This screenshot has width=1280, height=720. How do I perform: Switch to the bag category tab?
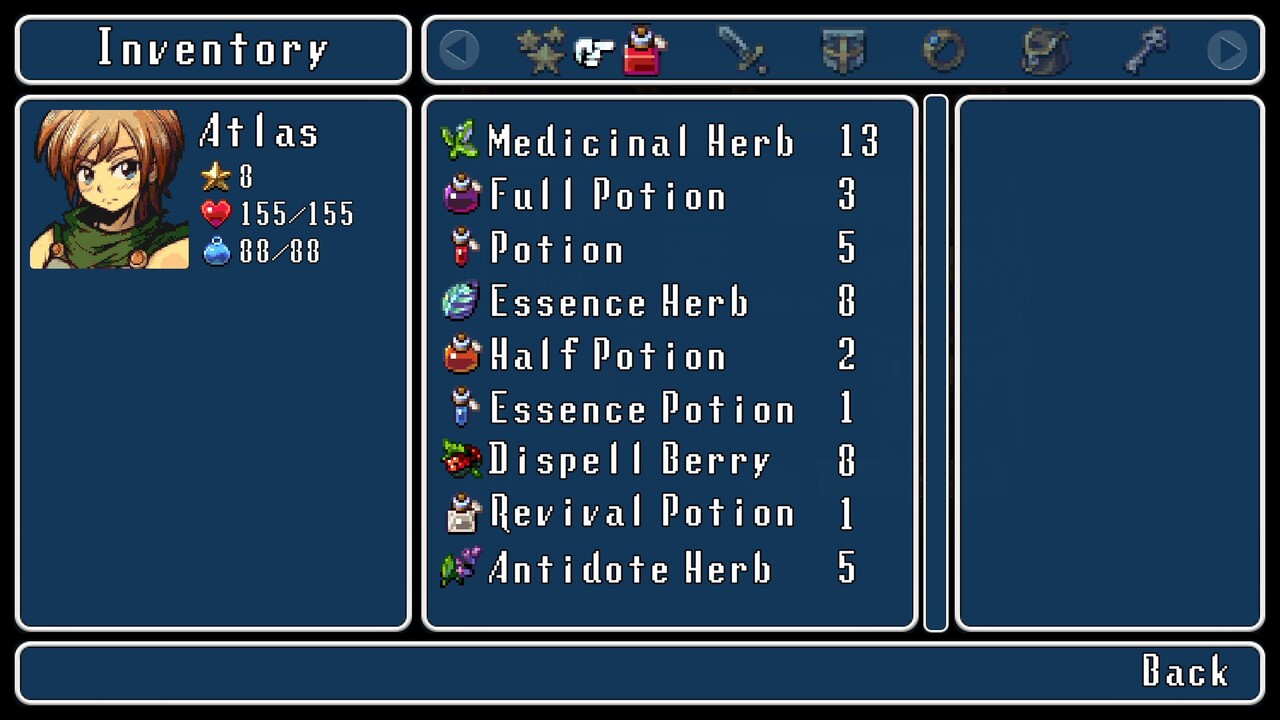pos(1045,50)
